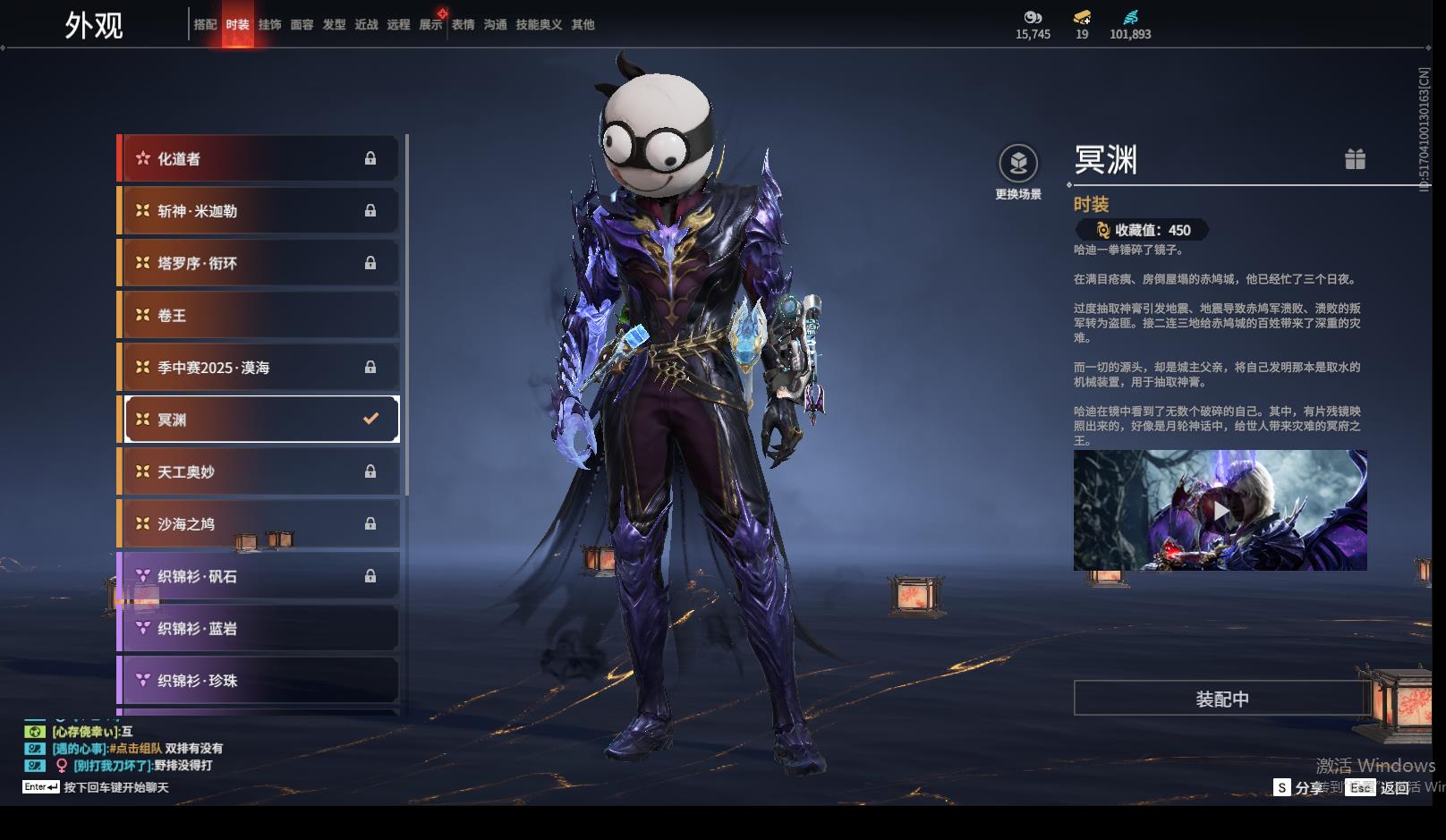Click the 更换场景 scene change icon

[1018, 164]
